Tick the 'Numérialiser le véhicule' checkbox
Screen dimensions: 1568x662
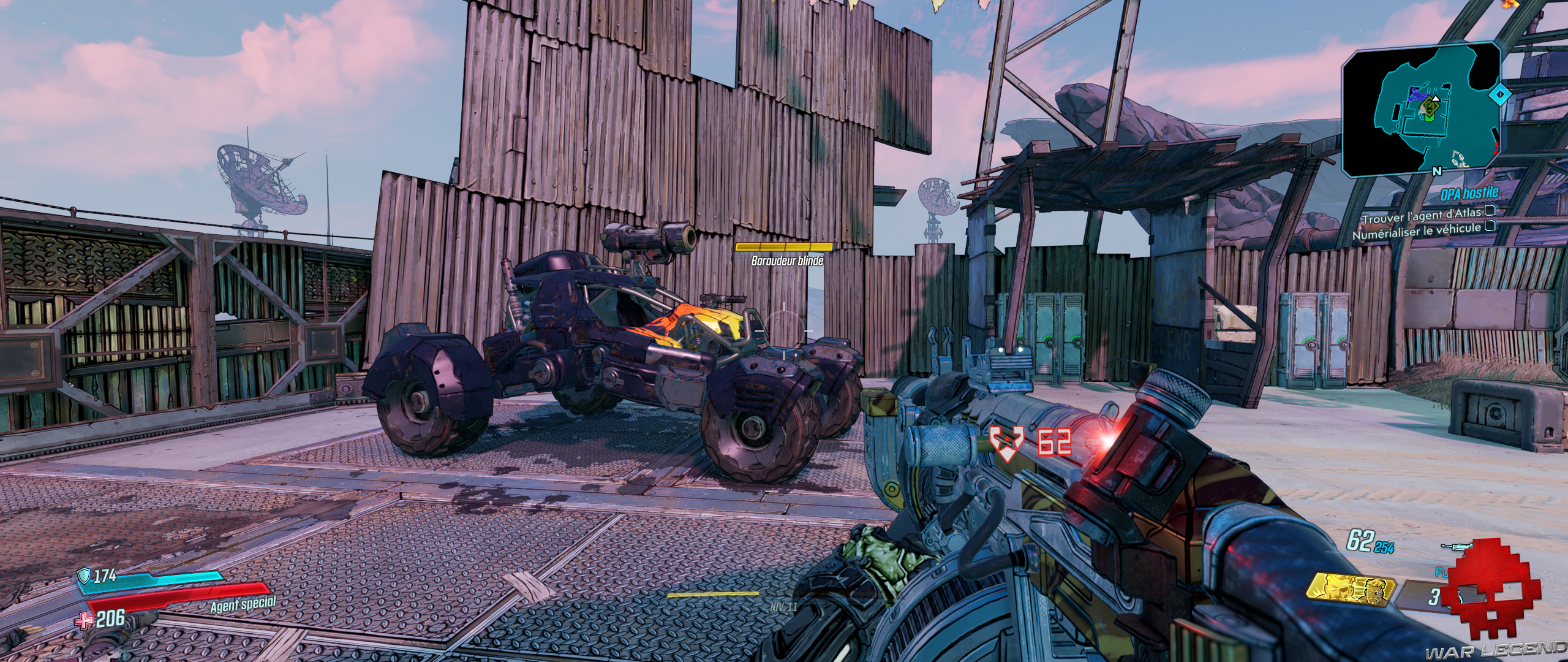click(1490, 227)
